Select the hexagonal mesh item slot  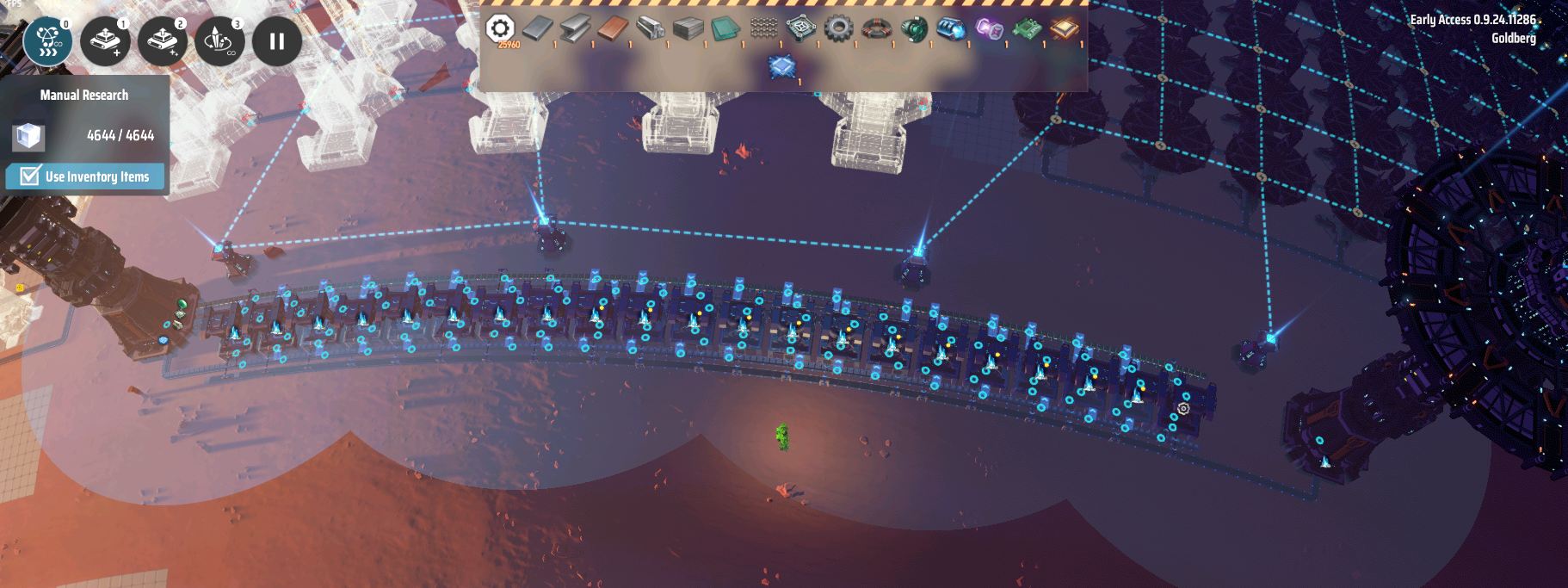(763, 29)
